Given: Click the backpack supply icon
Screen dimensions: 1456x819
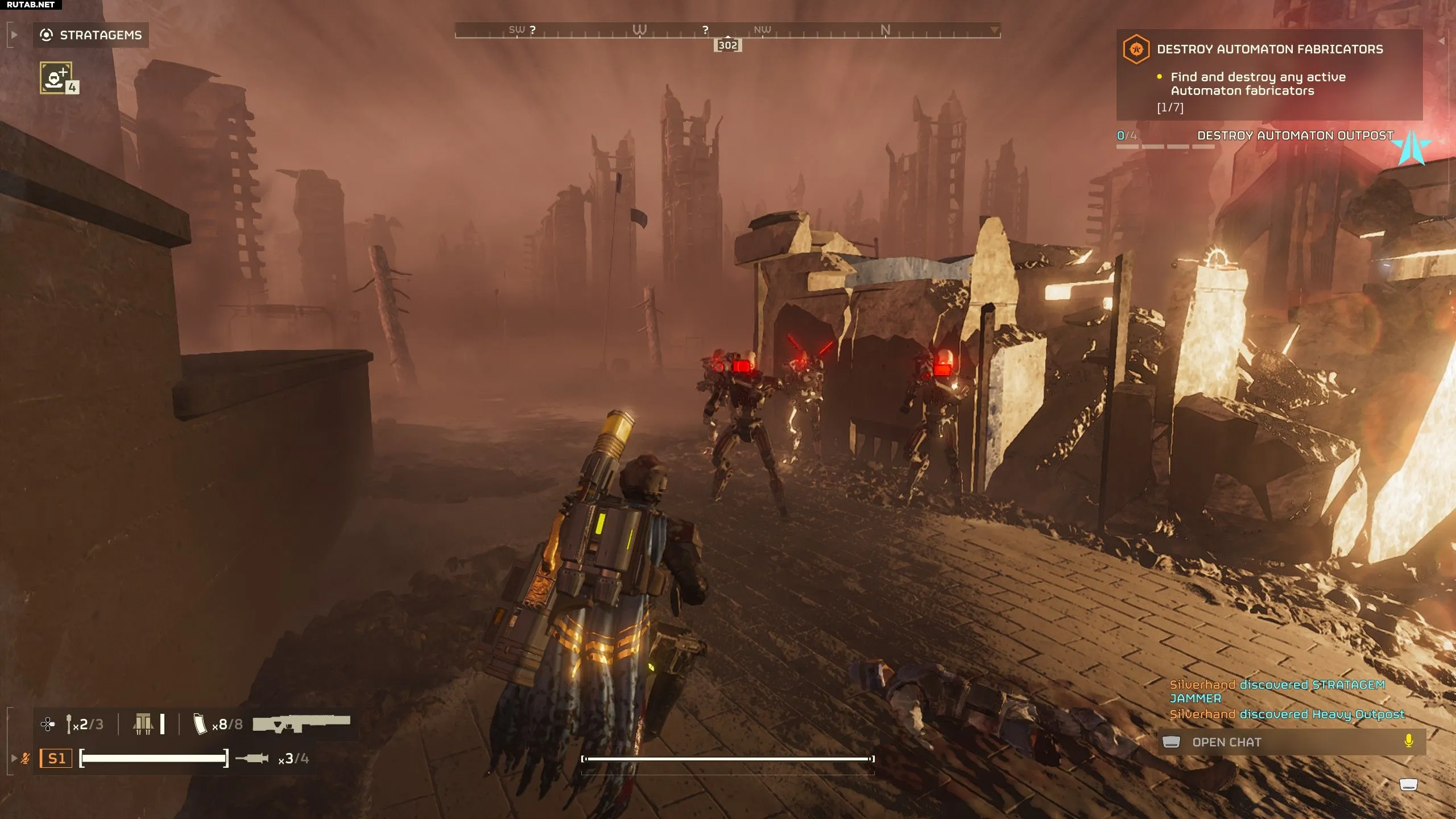Looking at the screenshot, I should point(143,724).
